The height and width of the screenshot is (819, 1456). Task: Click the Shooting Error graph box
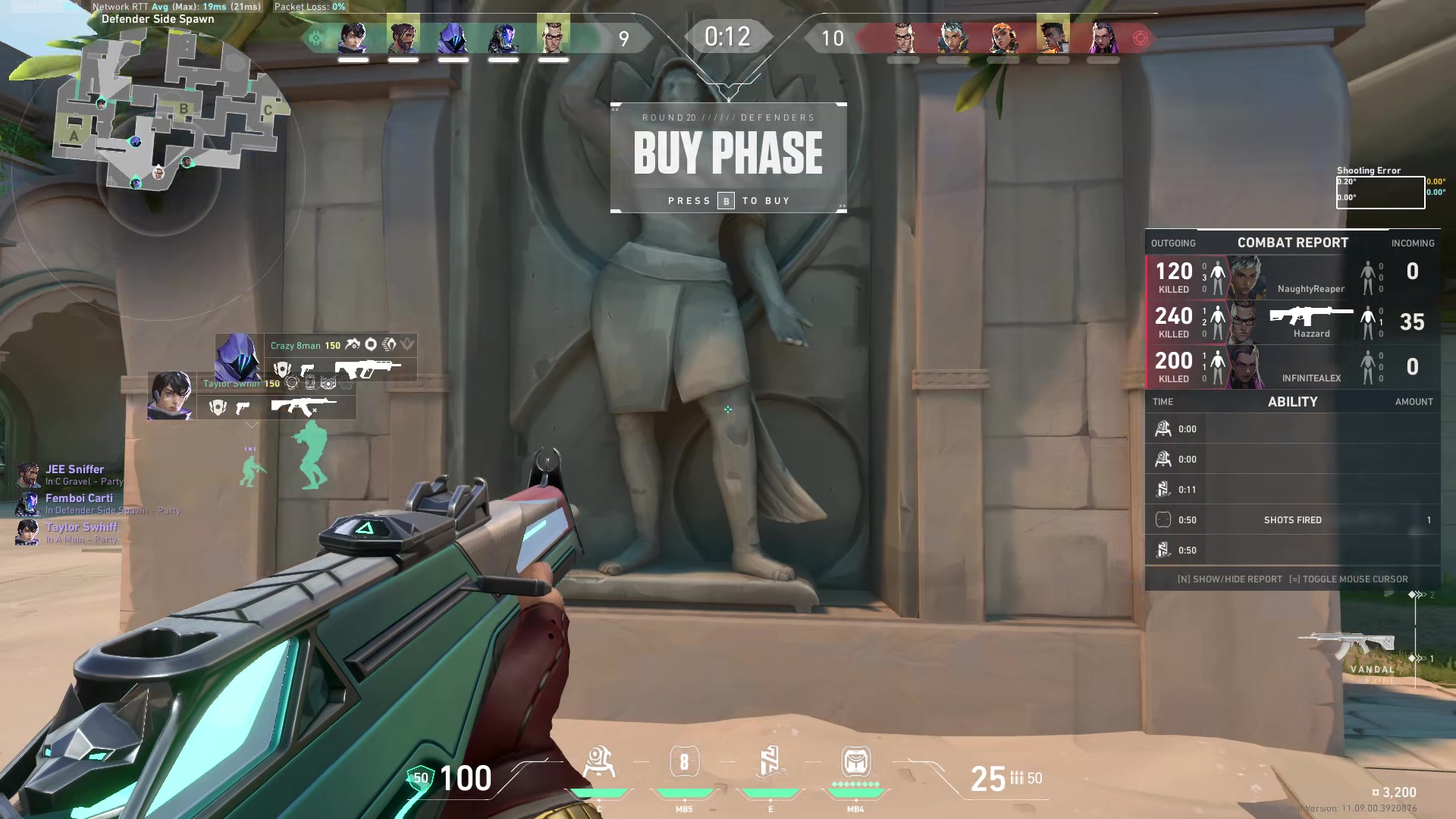tap(1380, 193)
